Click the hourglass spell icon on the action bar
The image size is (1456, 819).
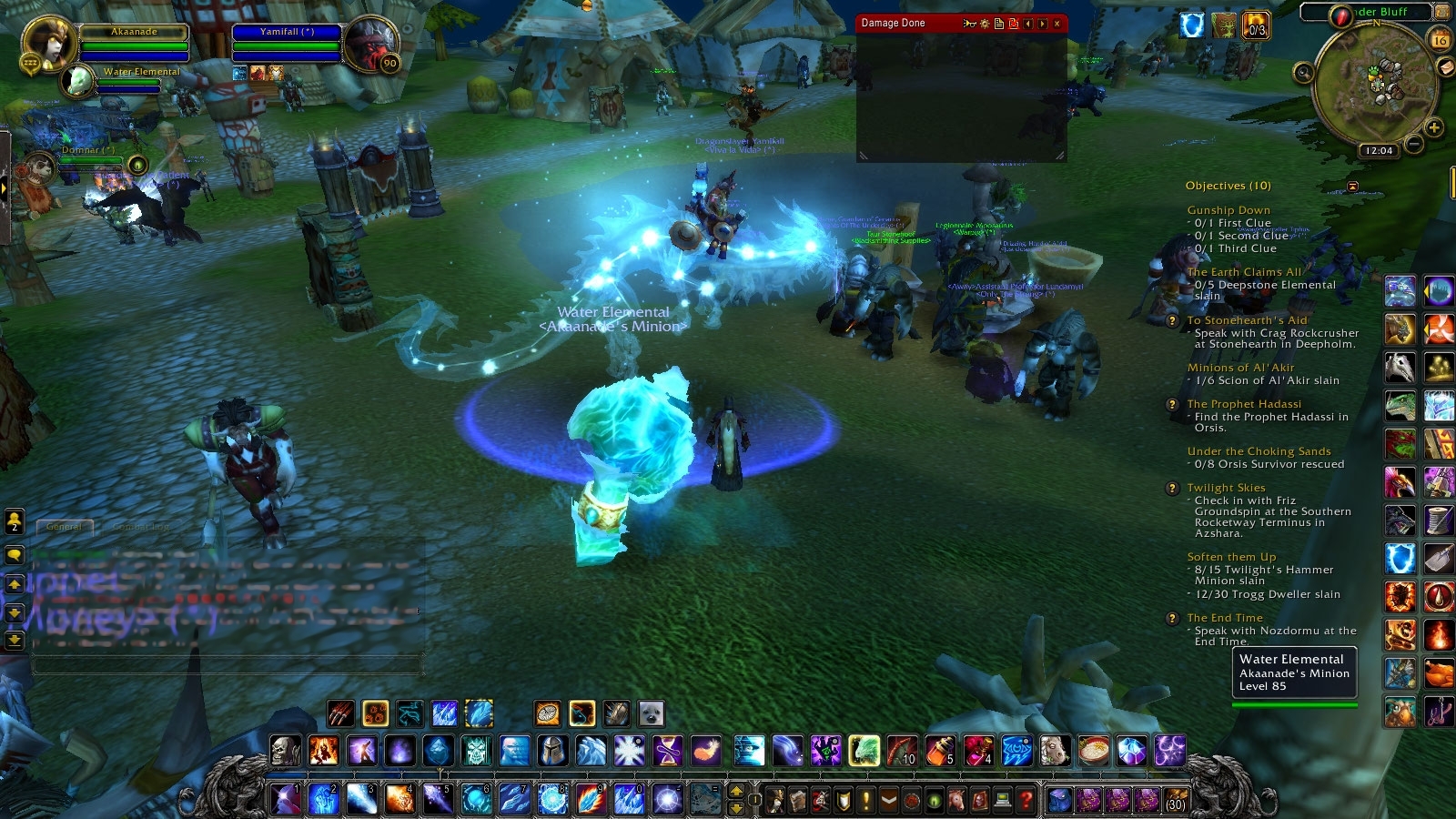[x=665, y=752]
